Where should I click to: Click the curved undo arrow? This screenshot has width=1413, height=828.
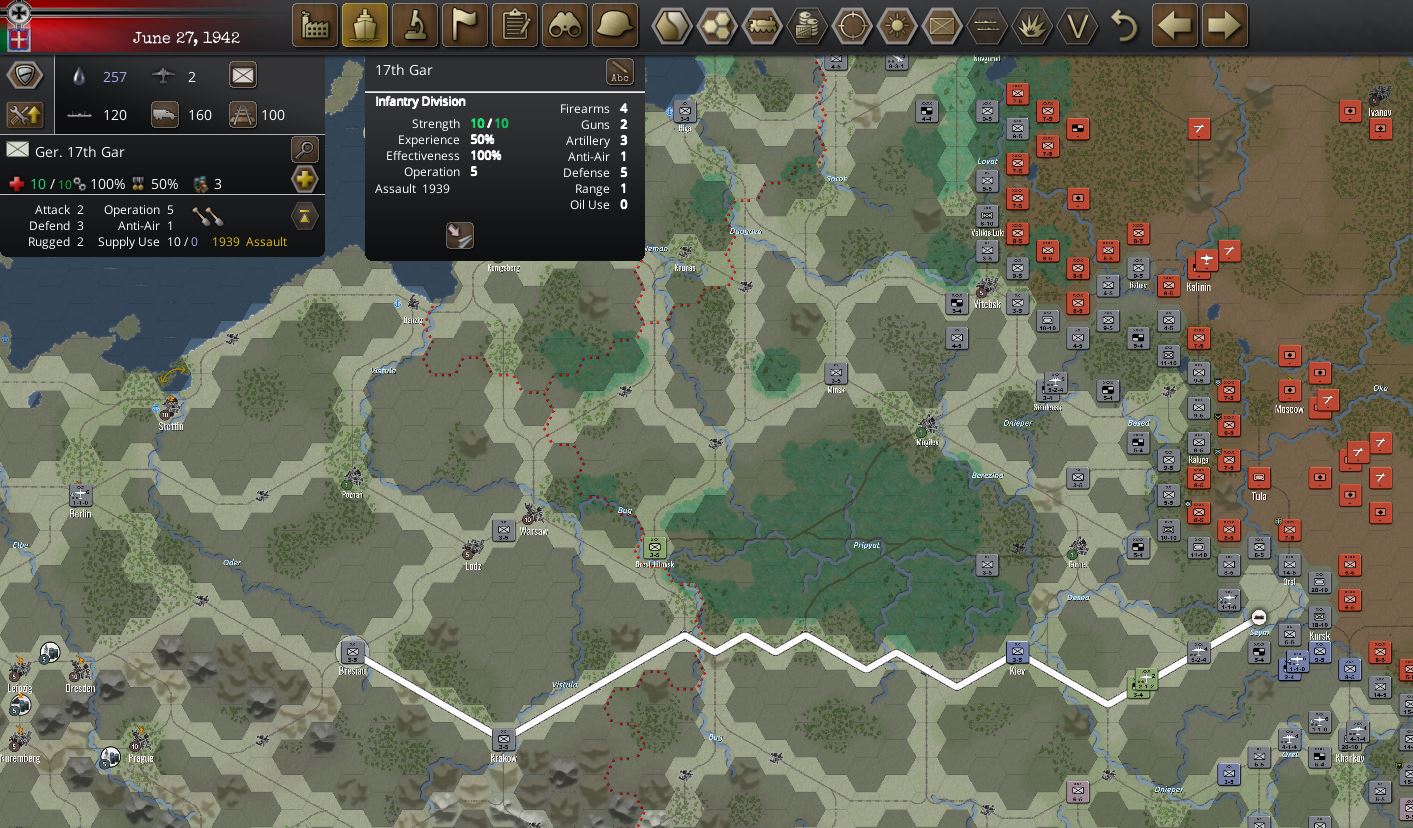(x=1125, y=25)
